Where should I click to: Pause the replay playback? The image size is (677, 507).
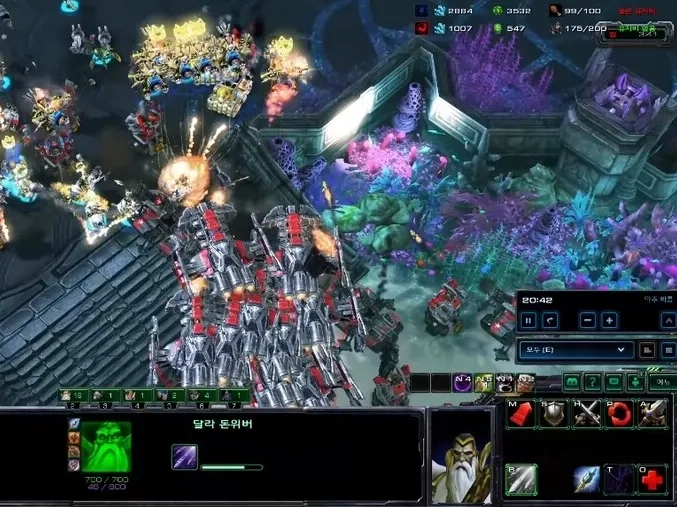tap(528, 321)
